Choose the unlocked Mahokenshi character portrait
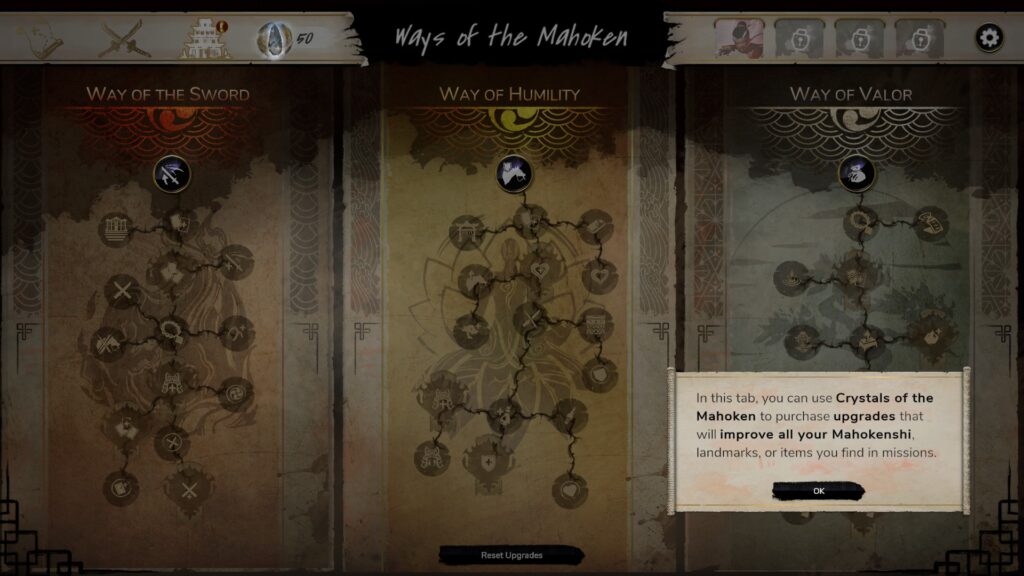The height and width of the screenshot is (576, 1024). 739,39
